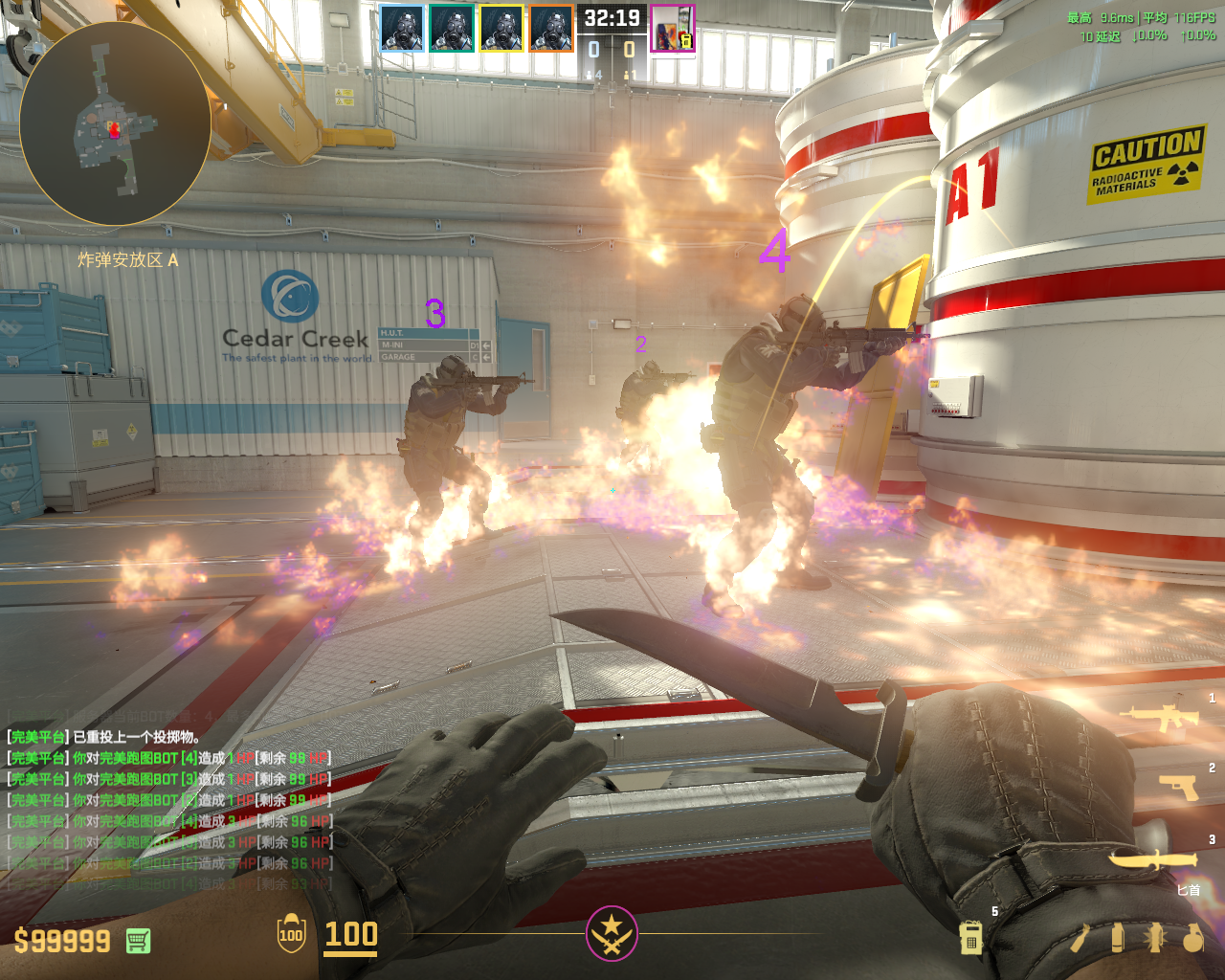Choose the molotov grenade icon

(1080, 938)
